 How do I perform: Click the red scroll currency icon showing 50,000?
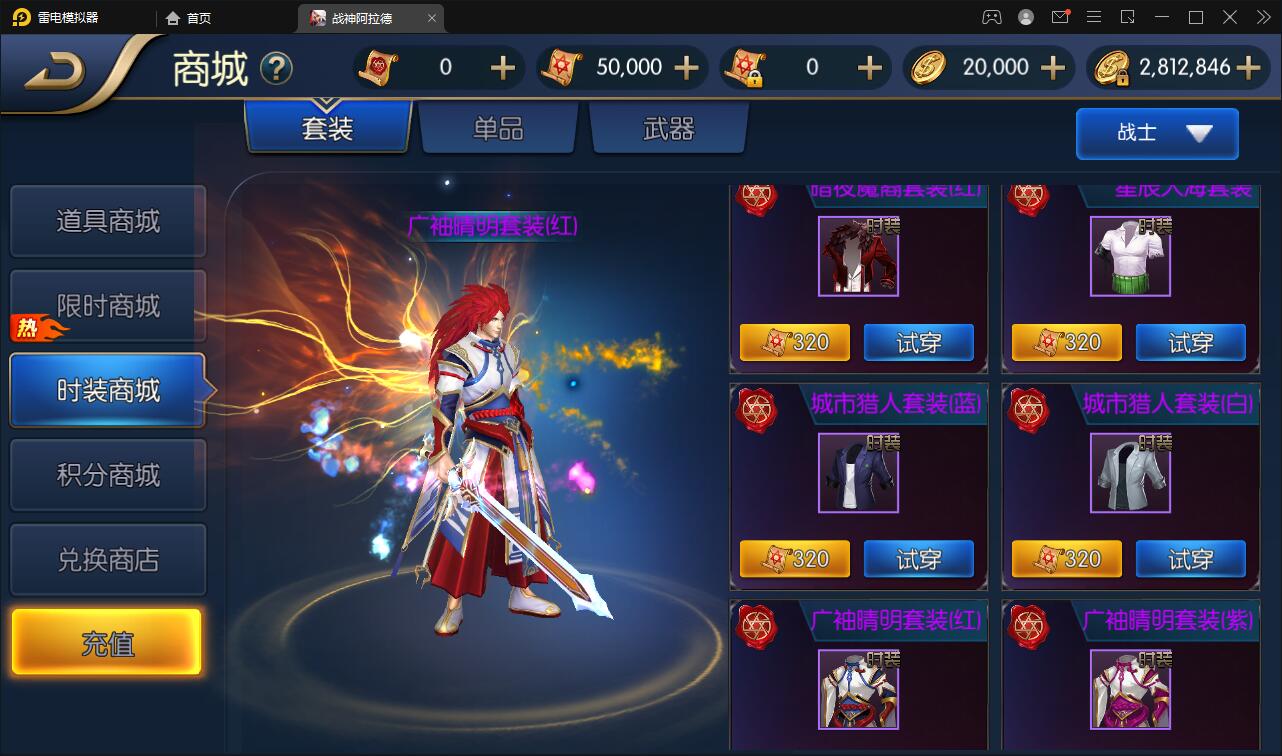click(x=562, y=67)
